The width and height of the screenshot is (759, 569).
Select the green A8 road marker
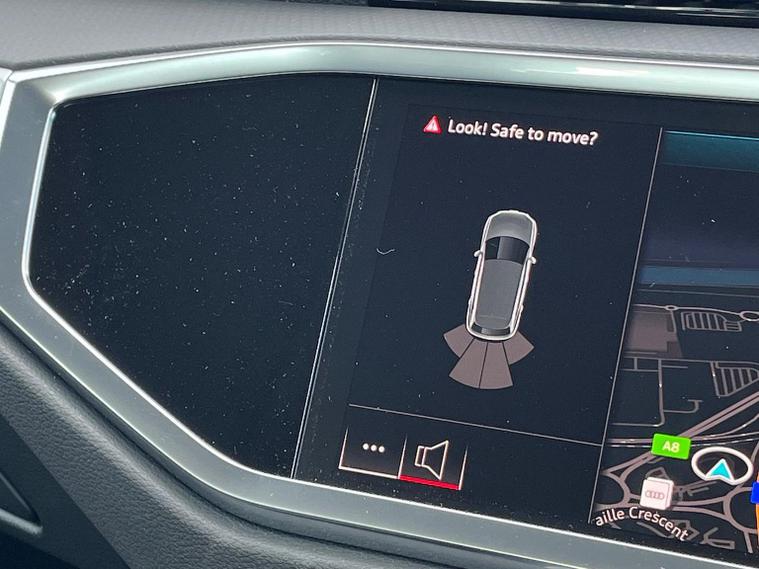click(670, 445)
